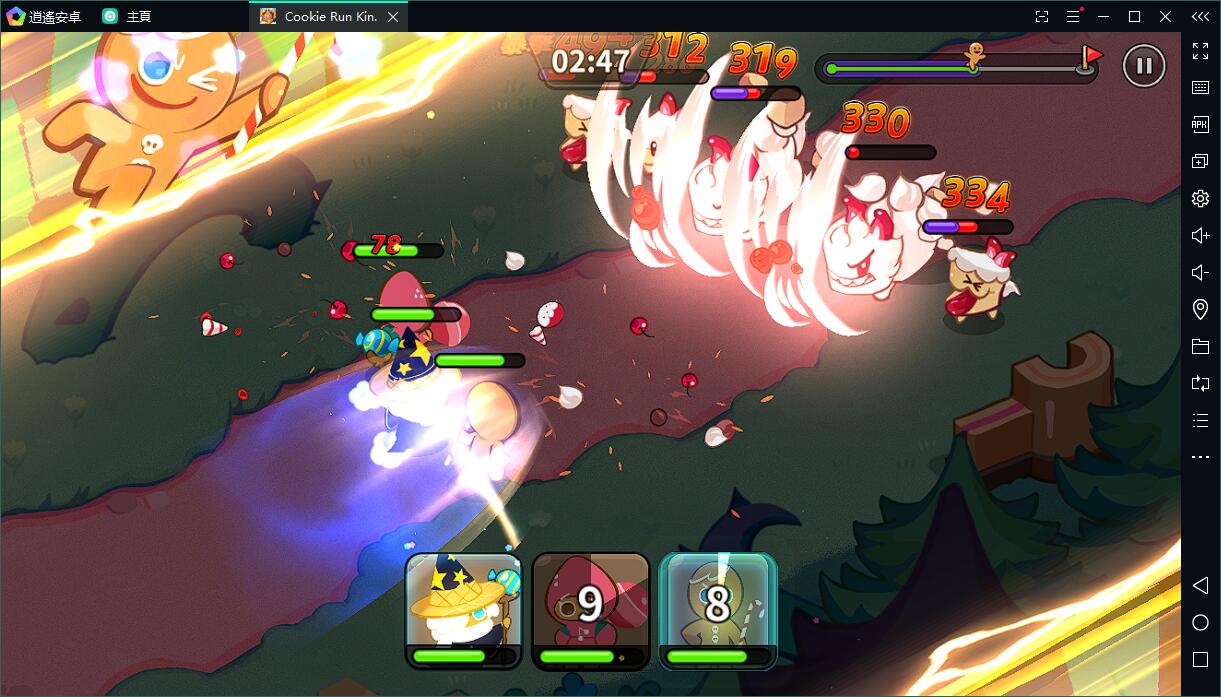1221x697 pixels.
Task: Close the Cookie Run Kingdom tab
Action: (393, 17)
